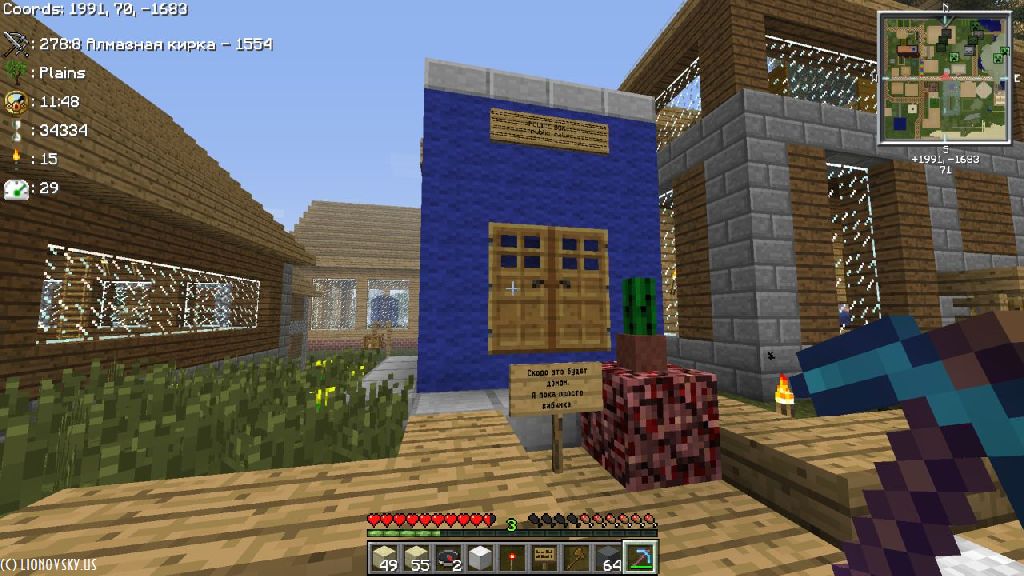Select the stack of 49 sandstone blocks

[x=384, y=558]
